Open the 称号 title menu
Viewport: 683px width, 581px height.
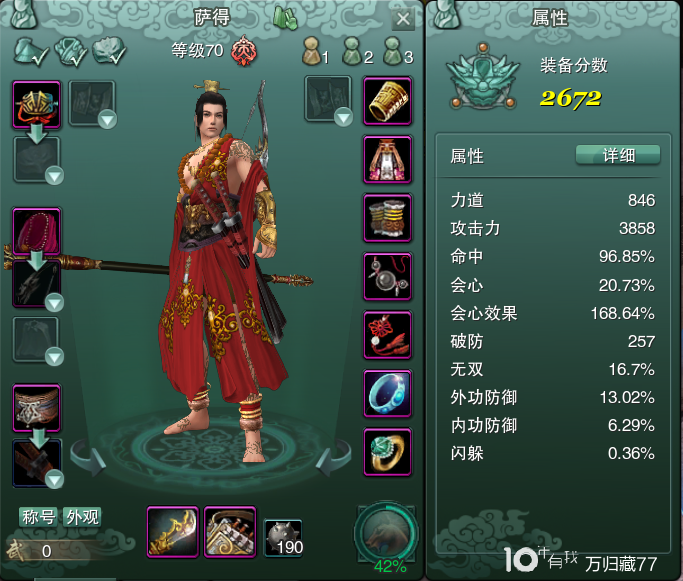point(39,517)
